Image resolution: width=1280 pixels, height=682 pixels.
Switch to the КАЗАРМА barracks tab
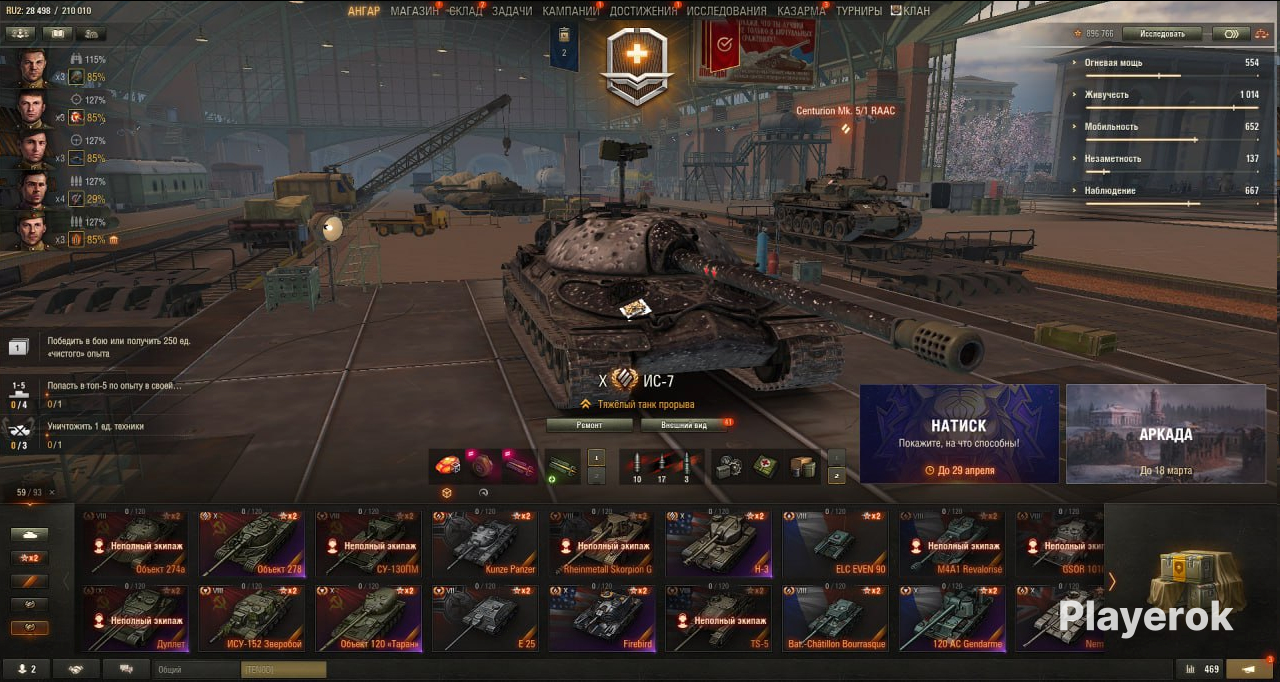click(801, 11)
